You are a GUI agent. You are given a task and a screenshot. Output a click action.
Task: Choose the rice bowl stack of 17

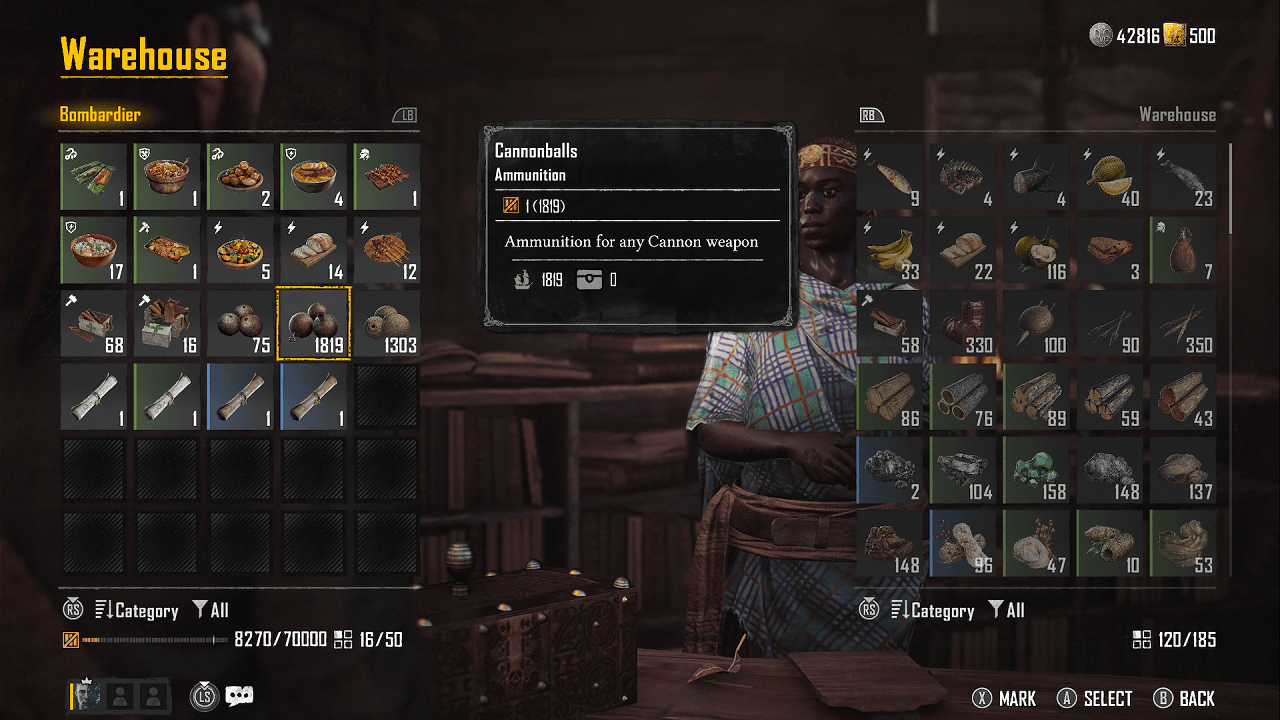pyautogui.click(x=94, y=250)
